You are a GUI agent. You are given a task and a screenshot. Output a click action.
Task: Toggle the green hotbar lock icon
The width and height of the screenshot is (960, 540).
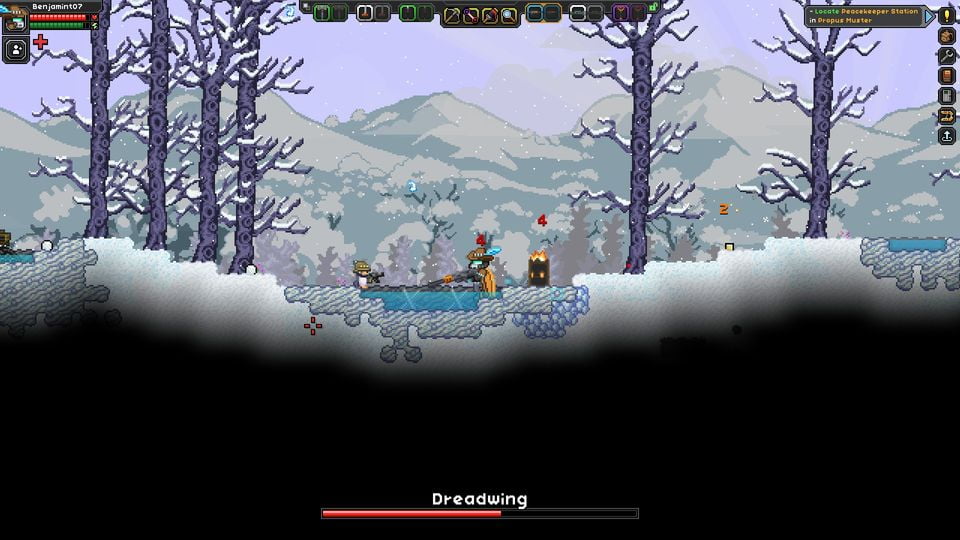(x=654, y=8)
